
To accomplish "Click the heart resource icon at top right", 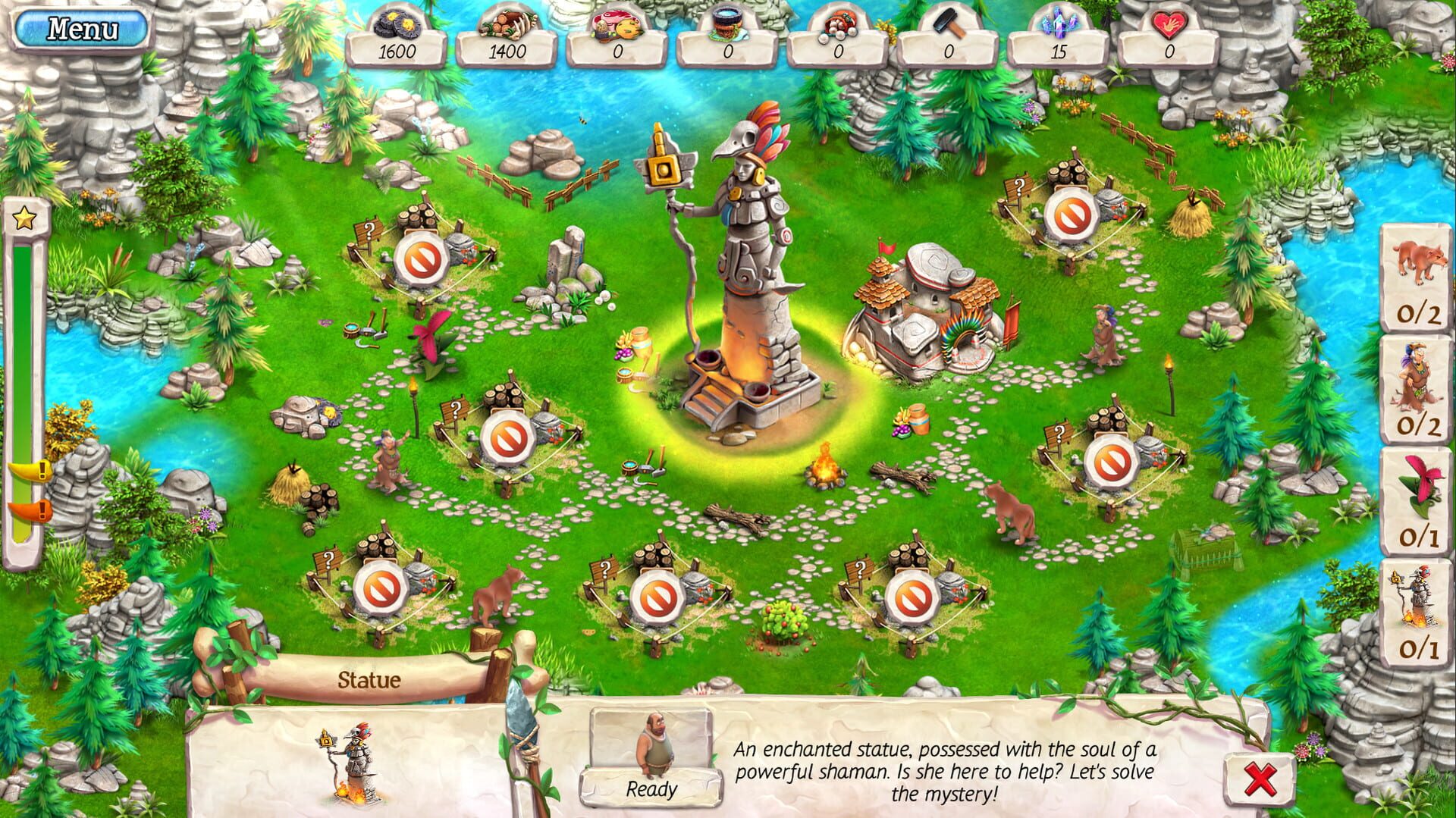I will [1168, 24].
